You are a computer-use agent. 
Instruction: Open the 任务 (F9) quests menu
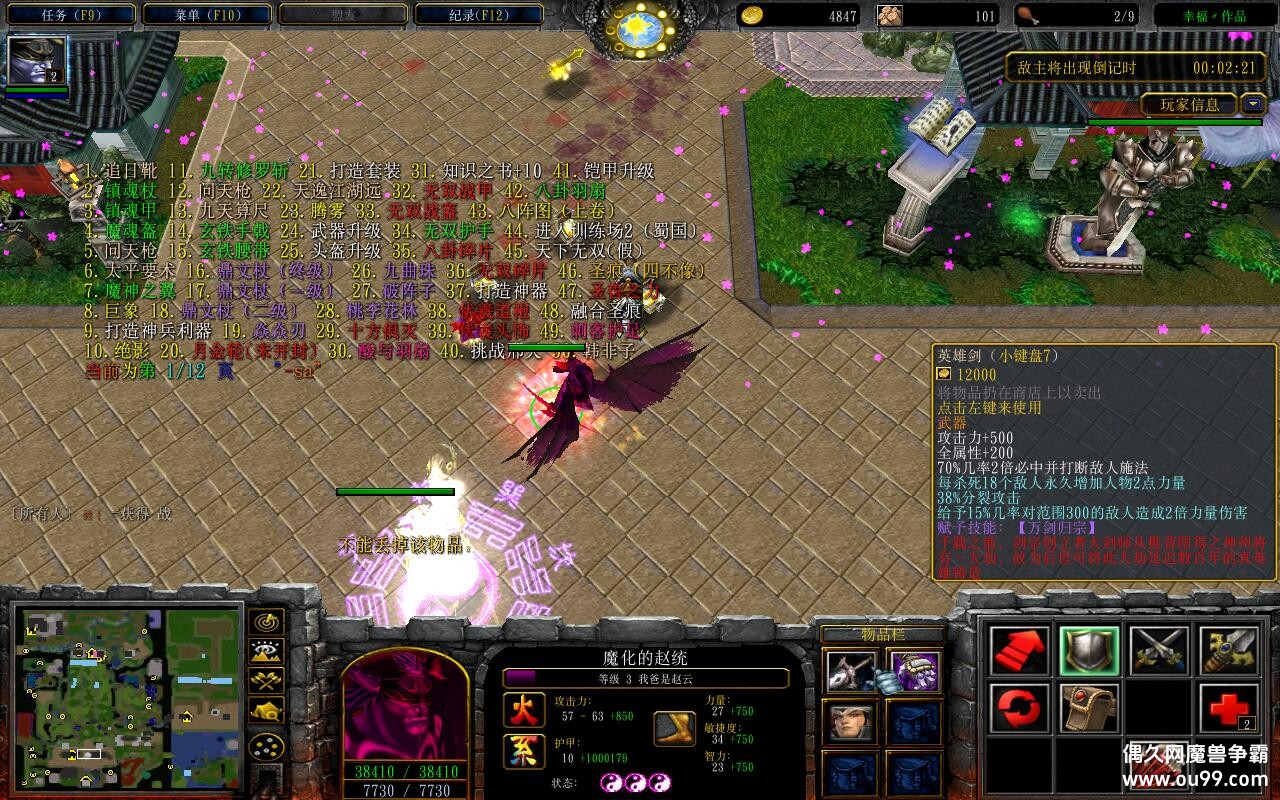point(71,15)
